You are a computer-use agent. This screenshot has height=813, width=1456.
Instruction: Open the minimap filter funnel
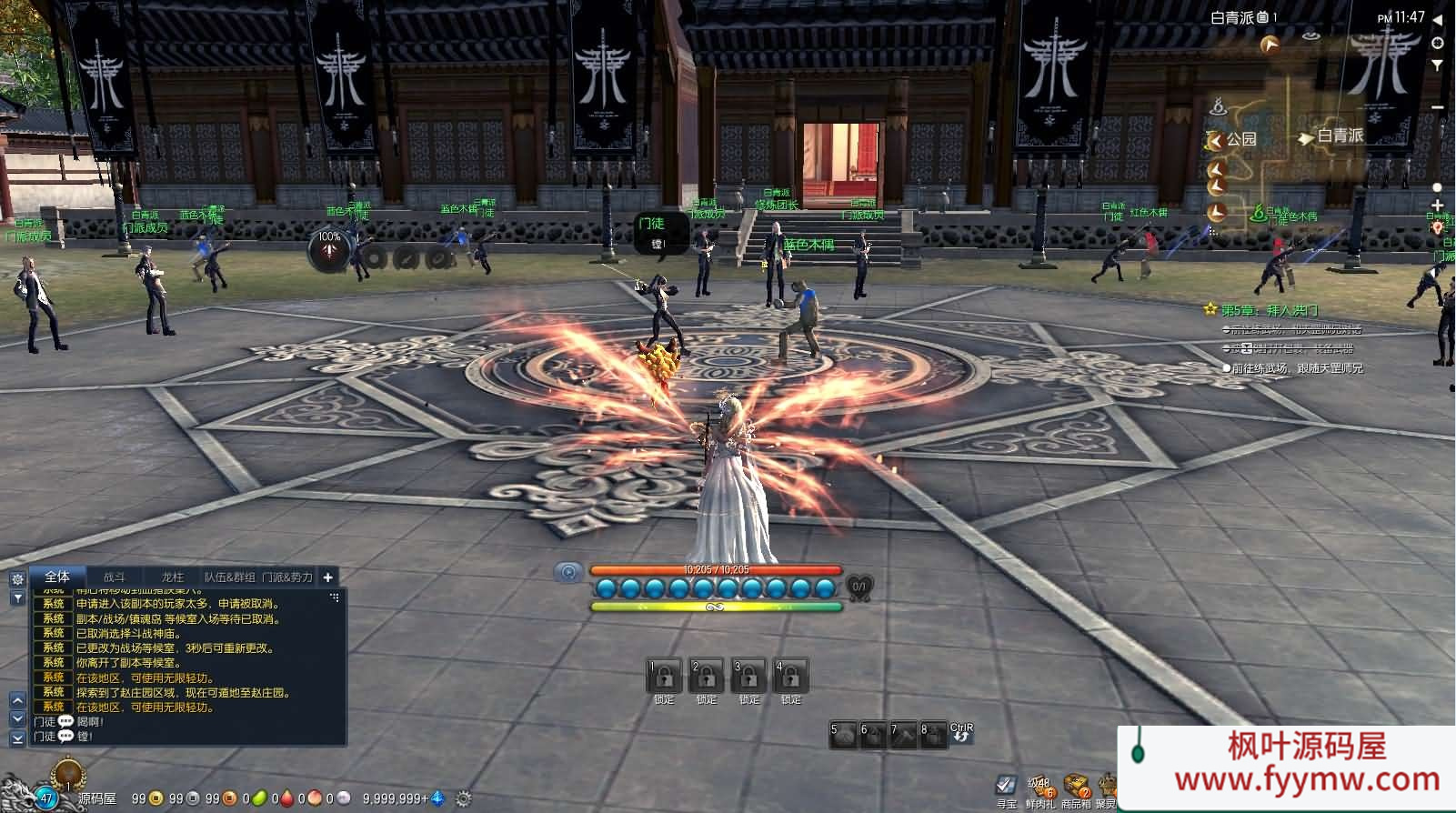1438,65
